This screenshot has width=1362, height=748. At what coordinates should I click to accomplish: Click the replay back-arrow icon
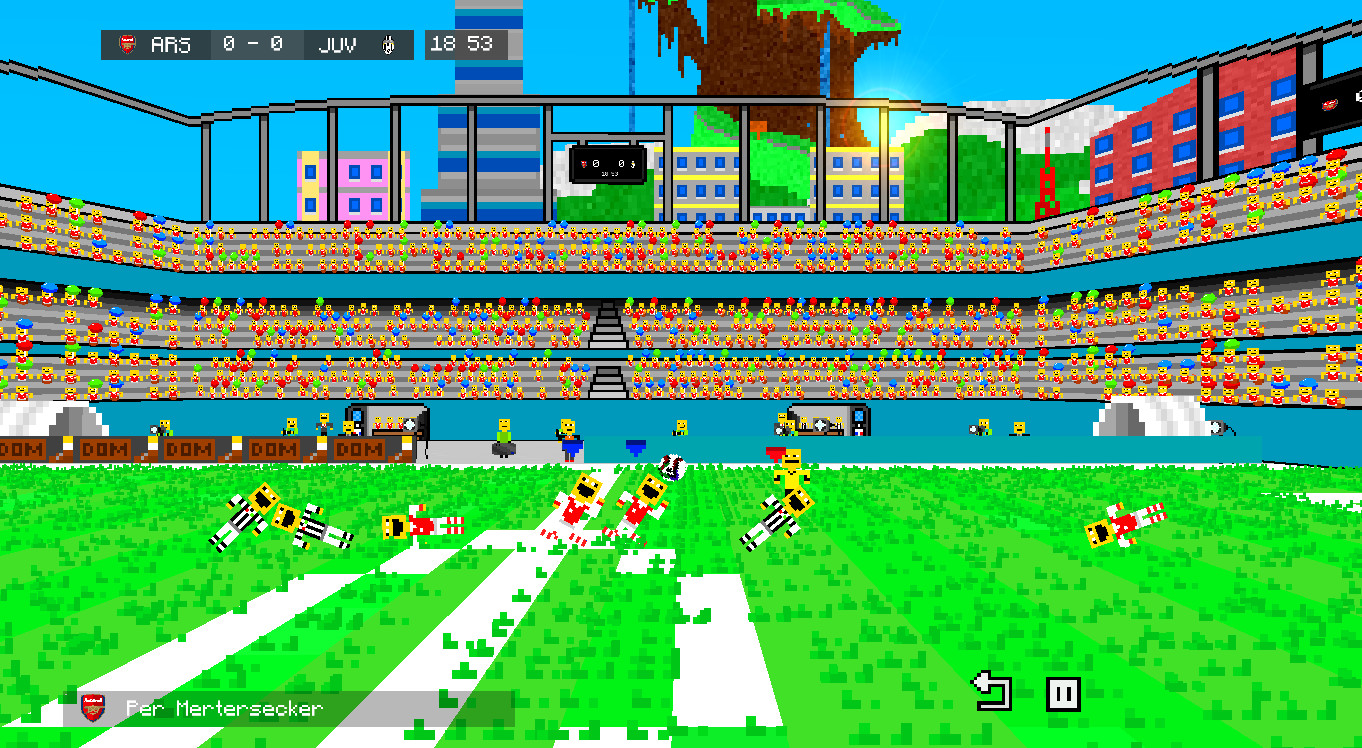coord(989,688)
